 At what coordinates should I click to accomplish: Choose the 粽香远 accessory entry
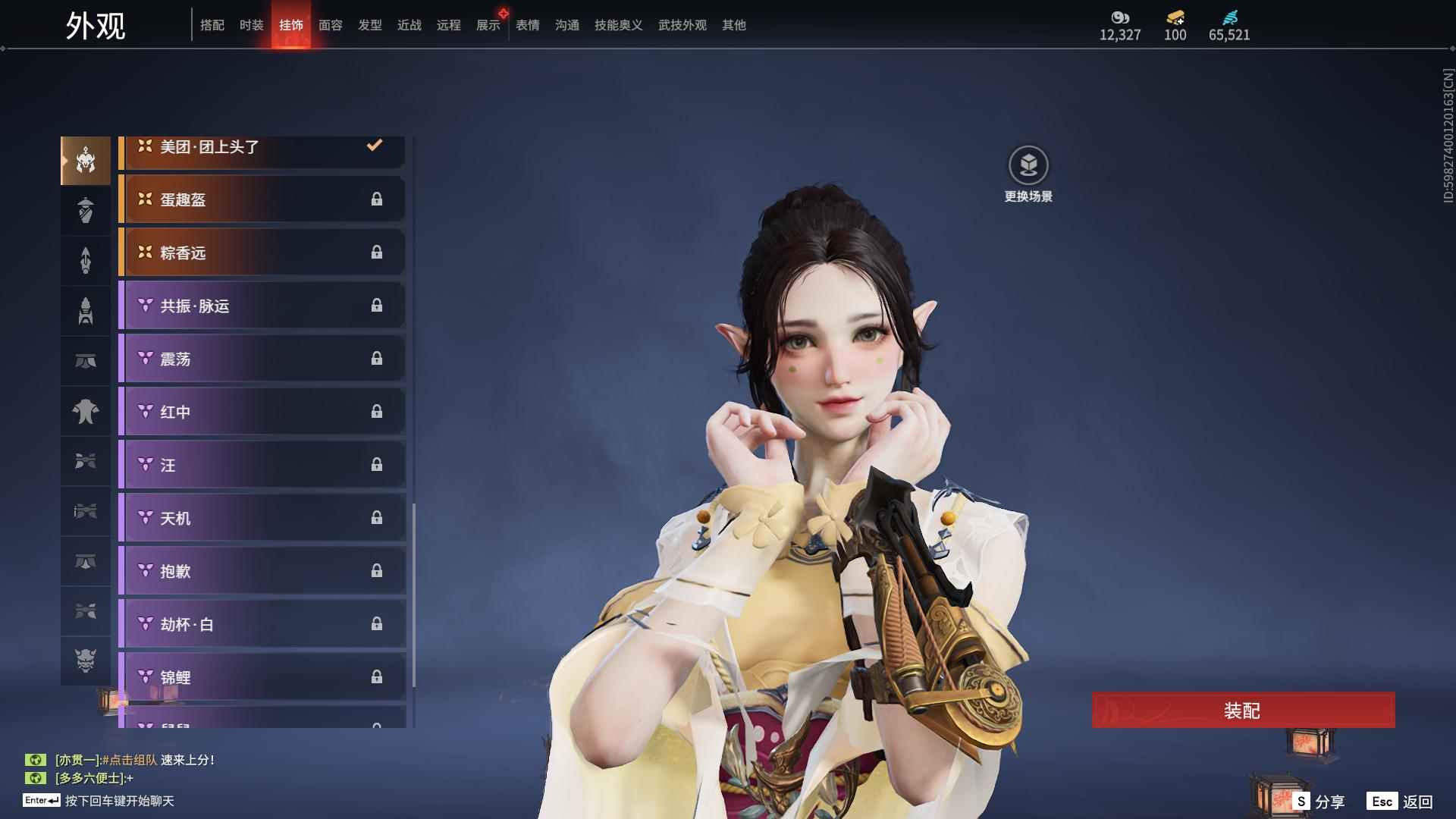click(x=262, y=253)
